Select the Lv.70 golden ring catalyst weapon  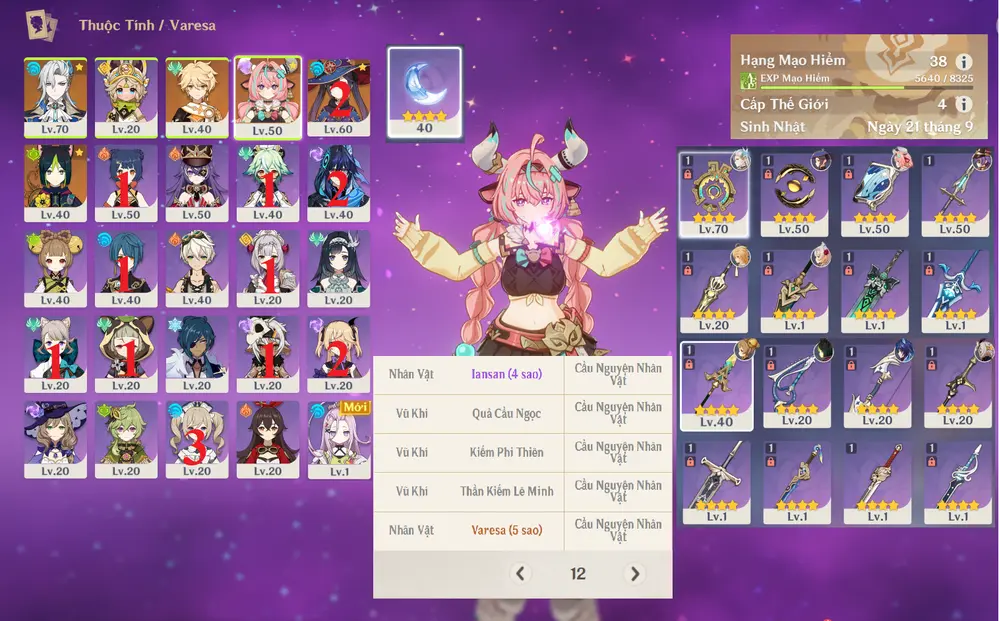point(715,194)
